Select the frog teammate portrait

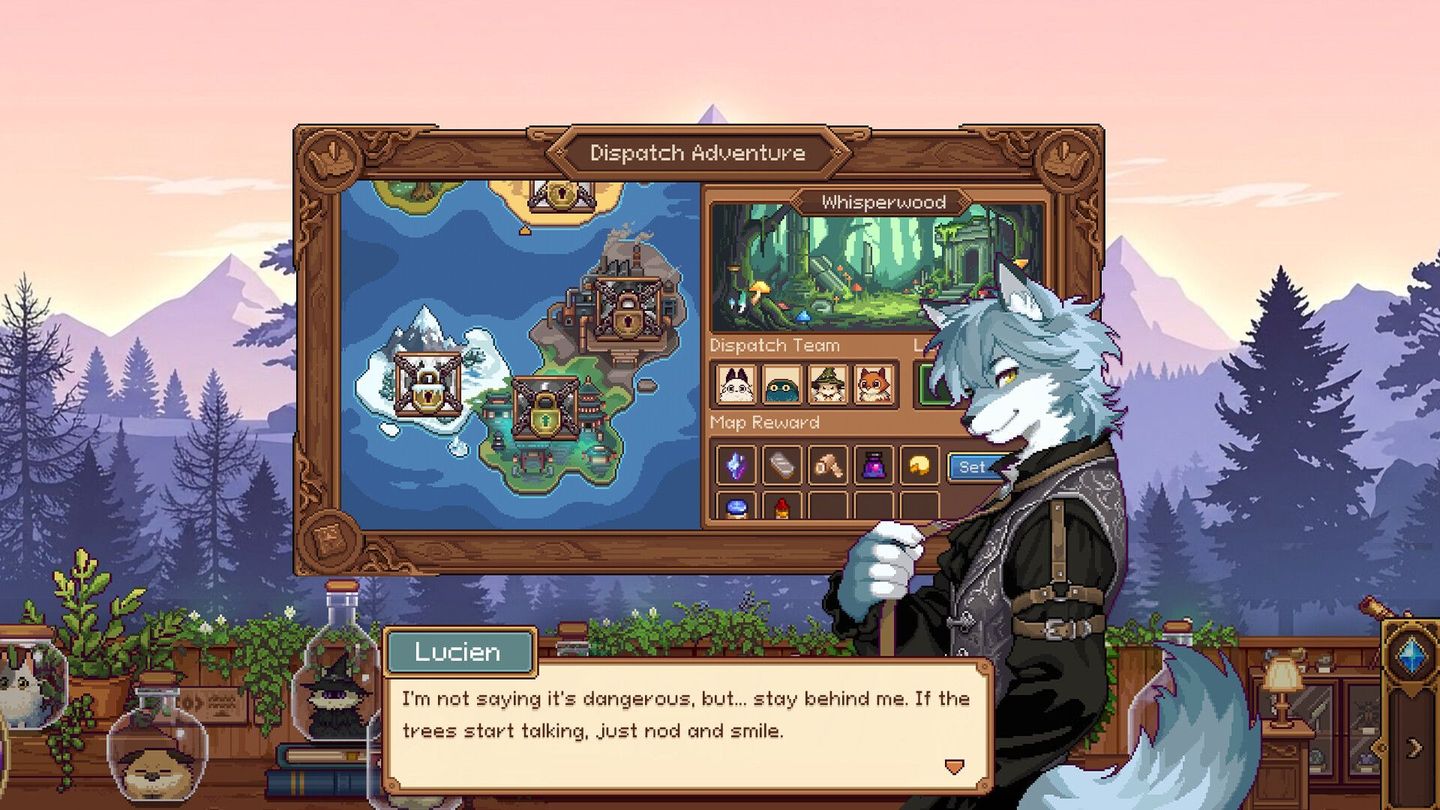click(x=782, y=385)
